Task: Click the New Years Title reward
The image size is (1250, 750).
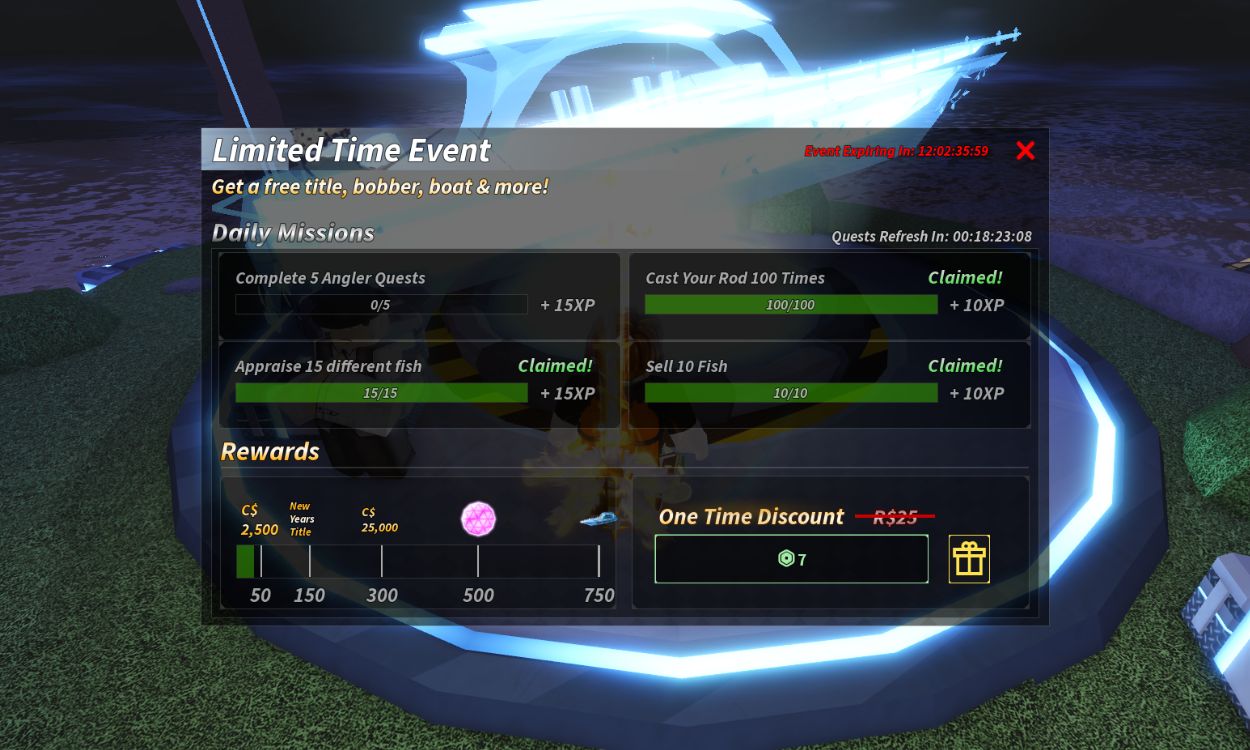Action: (301, 519)
